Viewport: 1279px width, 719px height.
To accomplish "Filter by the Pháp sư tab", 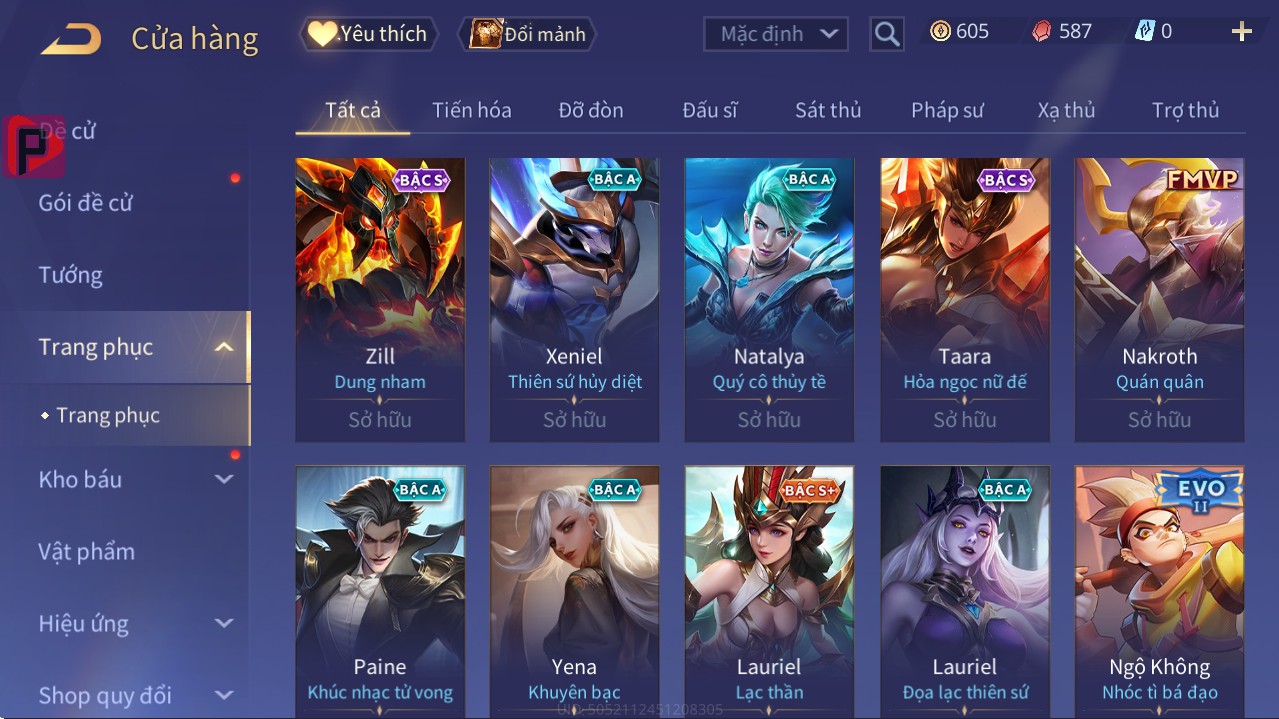I will coord(947,110).
